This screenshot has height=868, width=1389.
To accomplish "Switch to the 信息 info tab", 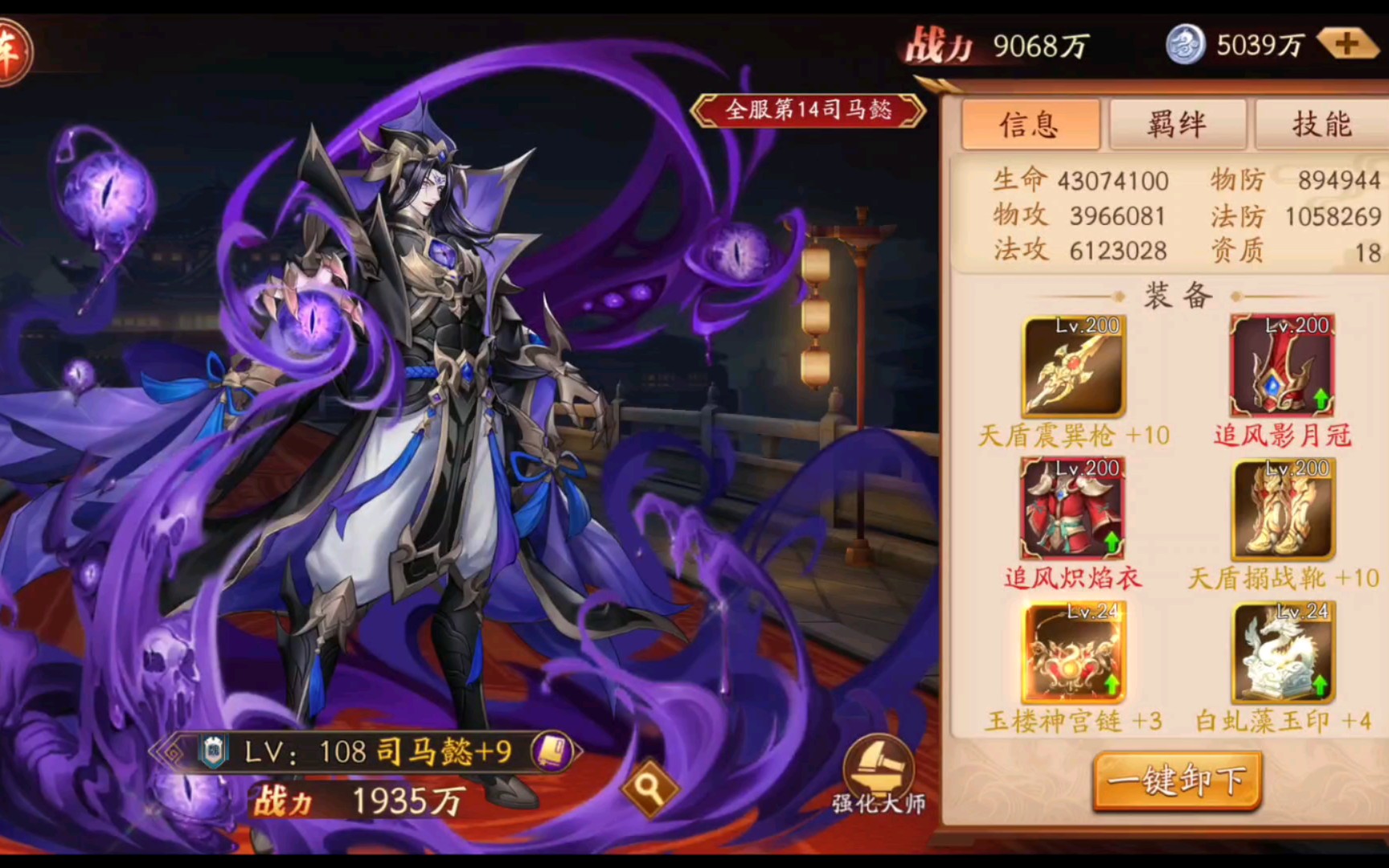I will click(1030, 125).
